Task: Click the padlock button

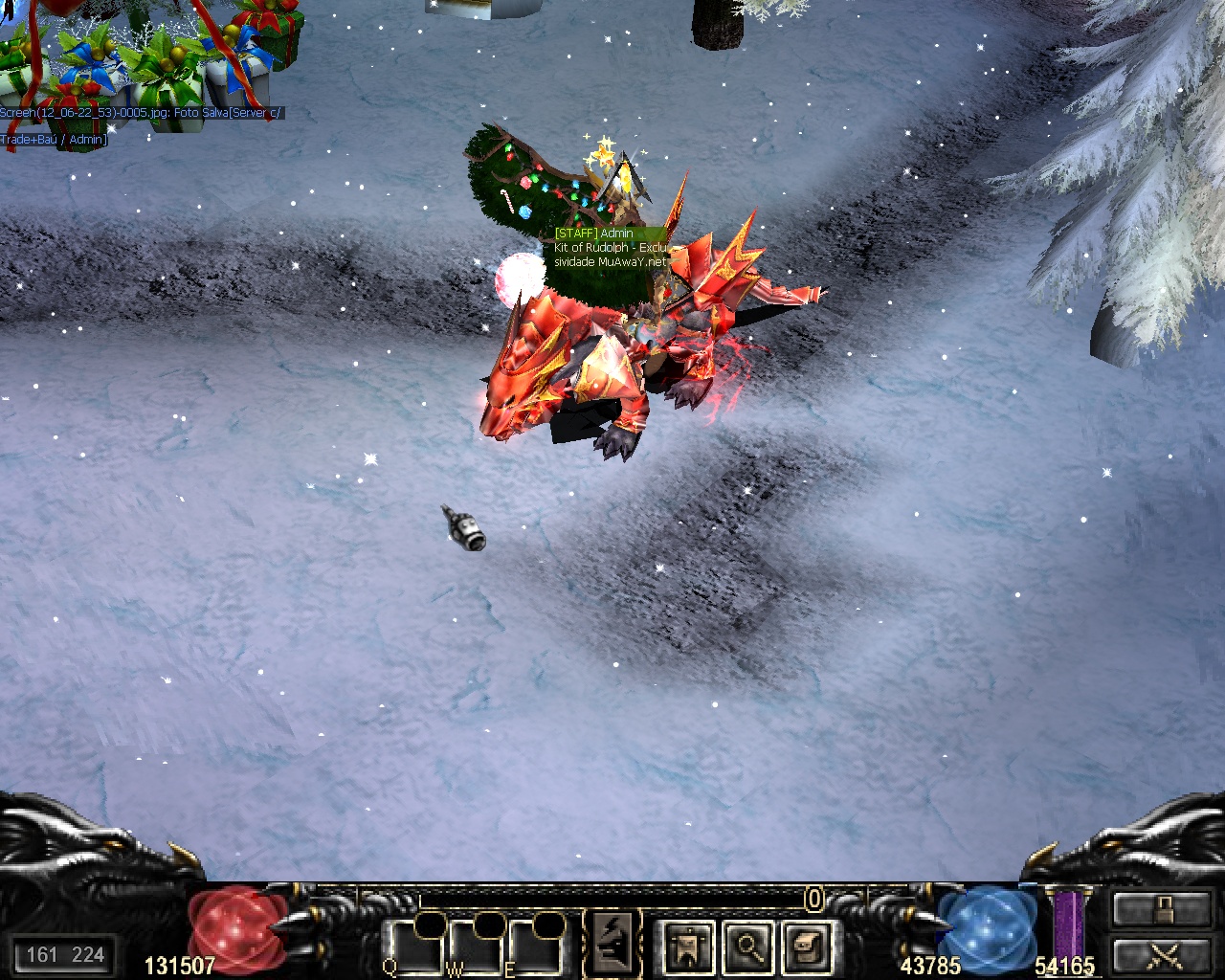Action: (x=1162, y=907)
